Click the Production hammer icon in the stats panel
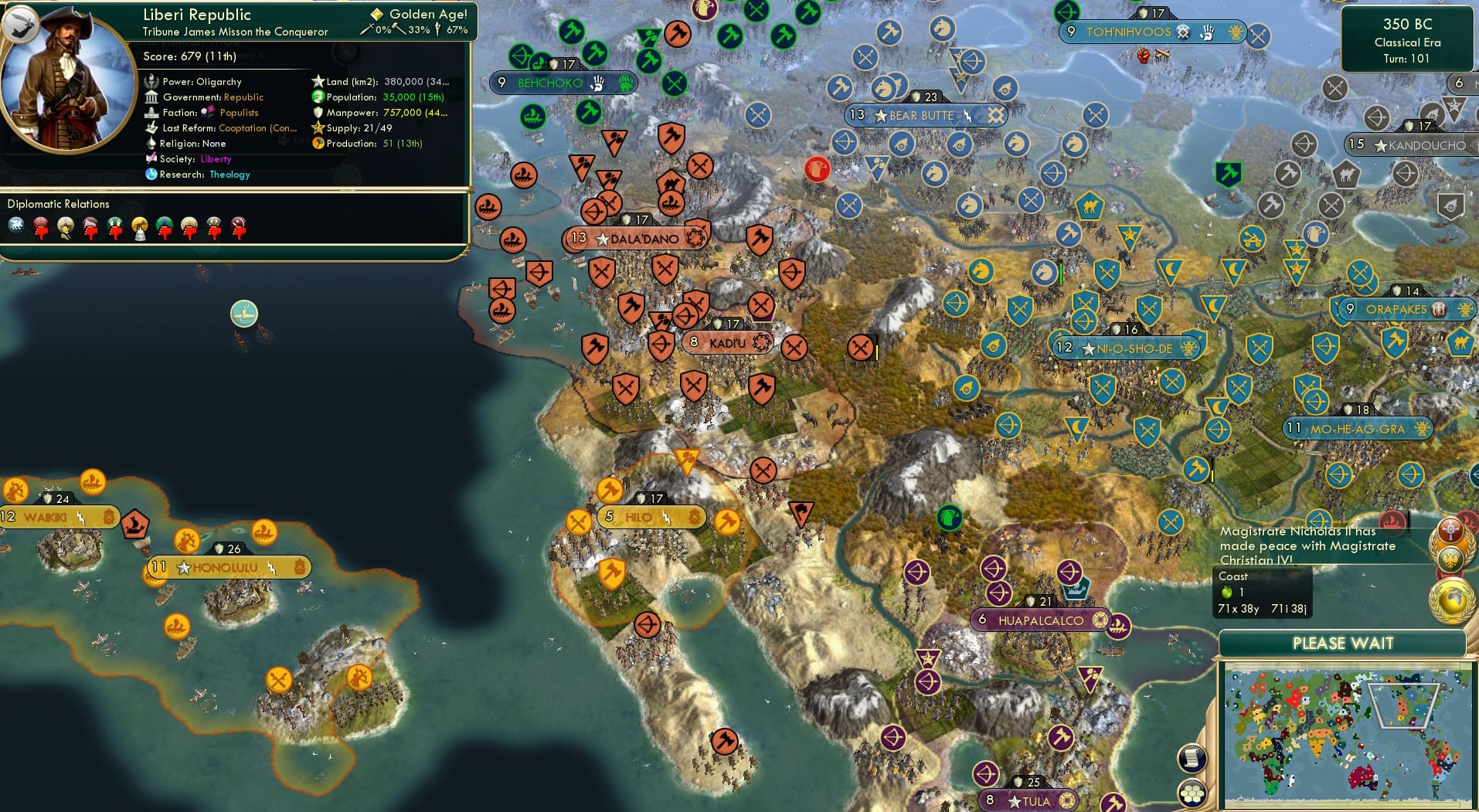This screenshot has width=1479, height=812. pos(317,143)
